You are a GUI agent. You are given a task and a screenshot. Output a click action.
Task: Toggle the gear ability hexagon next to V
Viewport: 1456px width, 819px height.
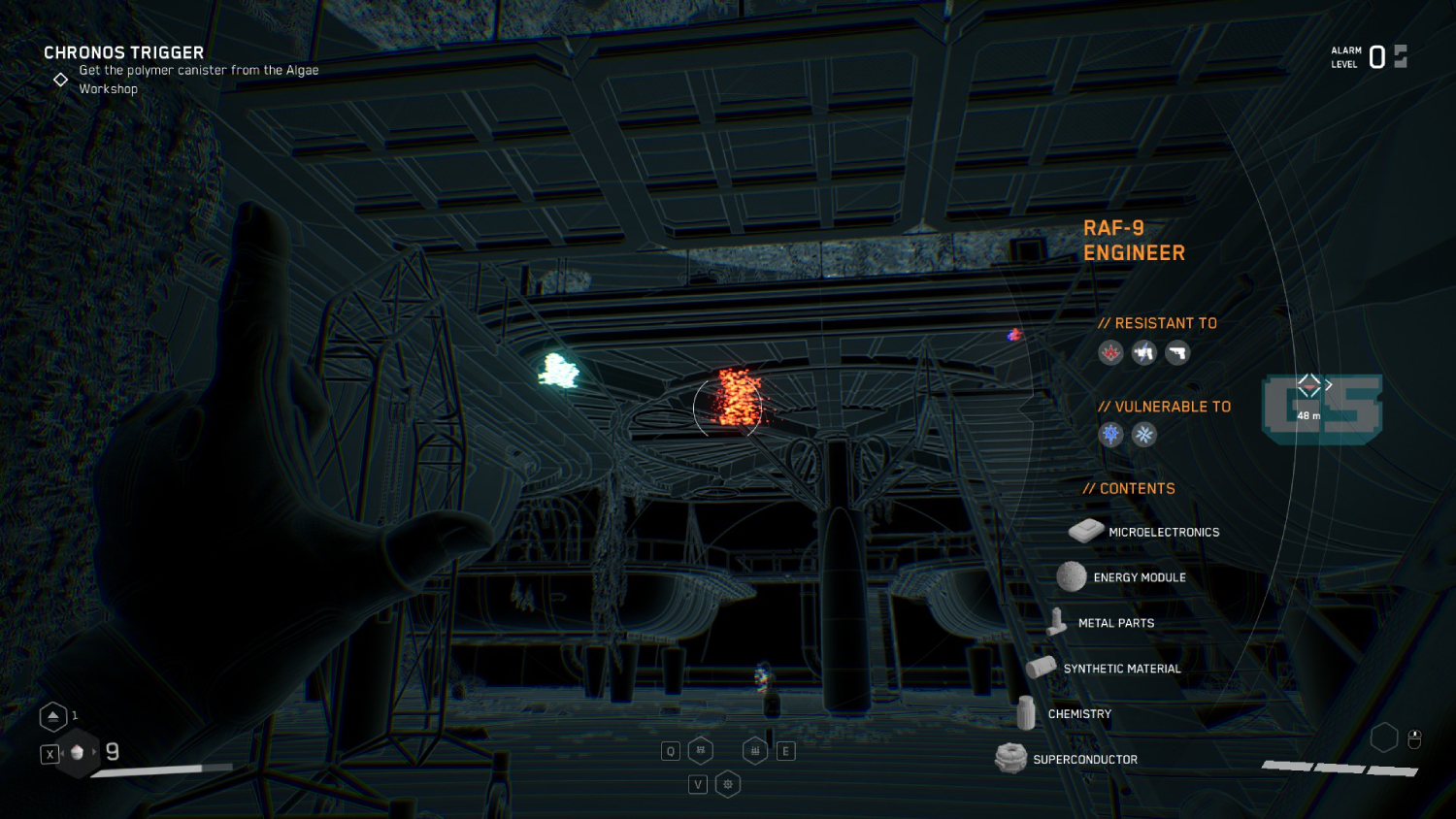pyautogui.click(x=727, y=782)
